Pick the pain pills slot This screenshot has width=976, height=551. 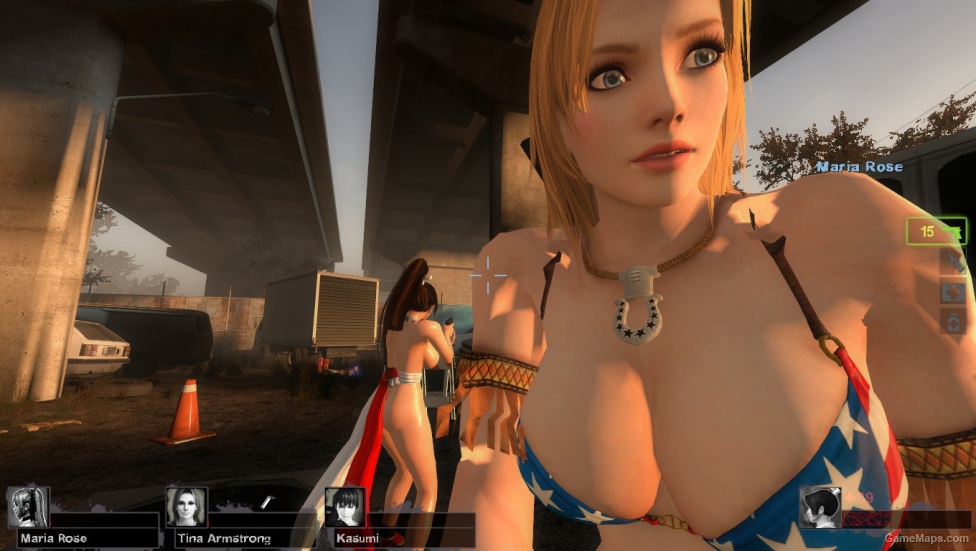pos(952,322)
